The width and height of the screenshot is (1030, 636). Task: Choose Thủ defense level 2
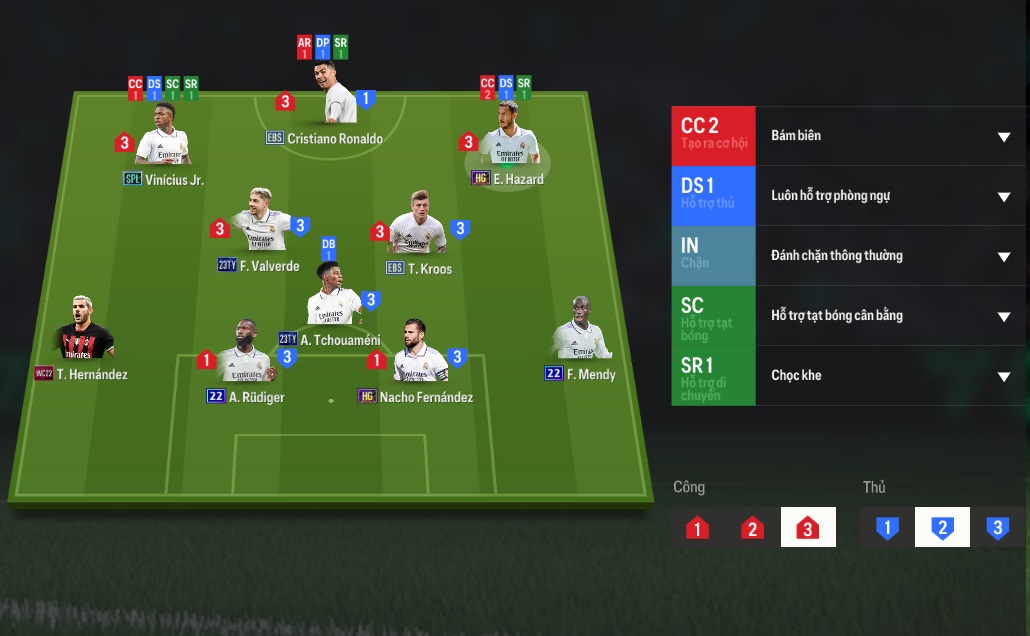point(942,528)
